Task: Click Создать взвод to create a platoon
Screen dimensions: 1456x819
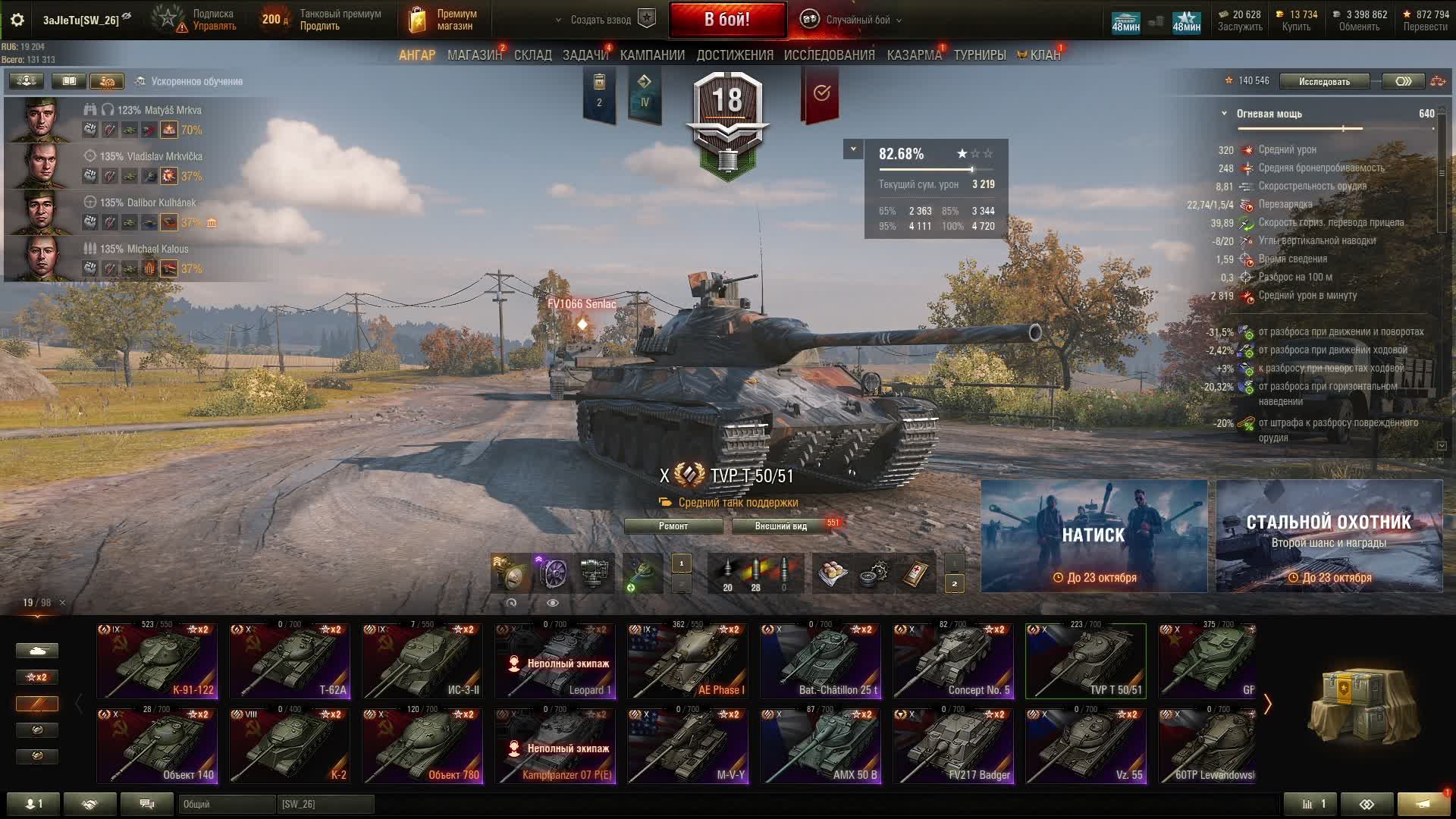Action: (601, 20)
